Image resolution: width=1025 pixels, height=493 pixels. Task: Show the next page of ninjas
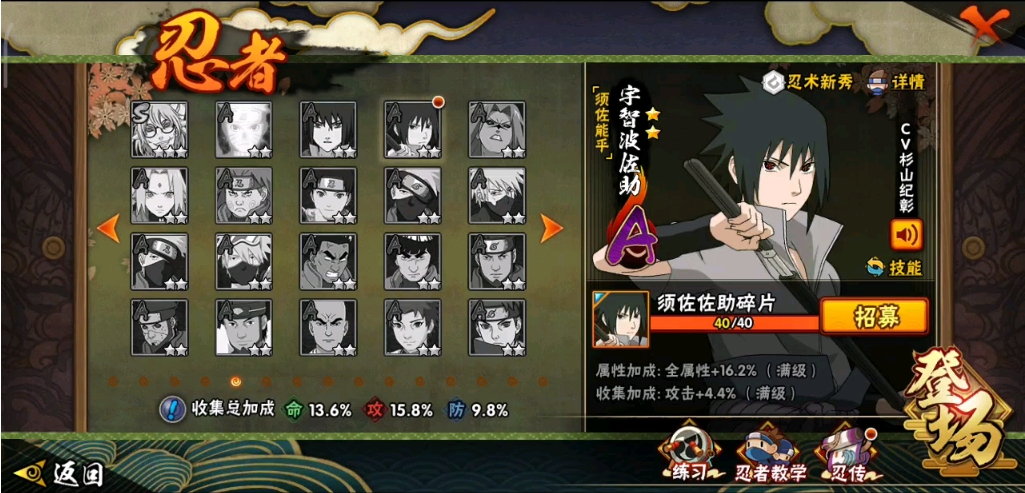point(551,229)
